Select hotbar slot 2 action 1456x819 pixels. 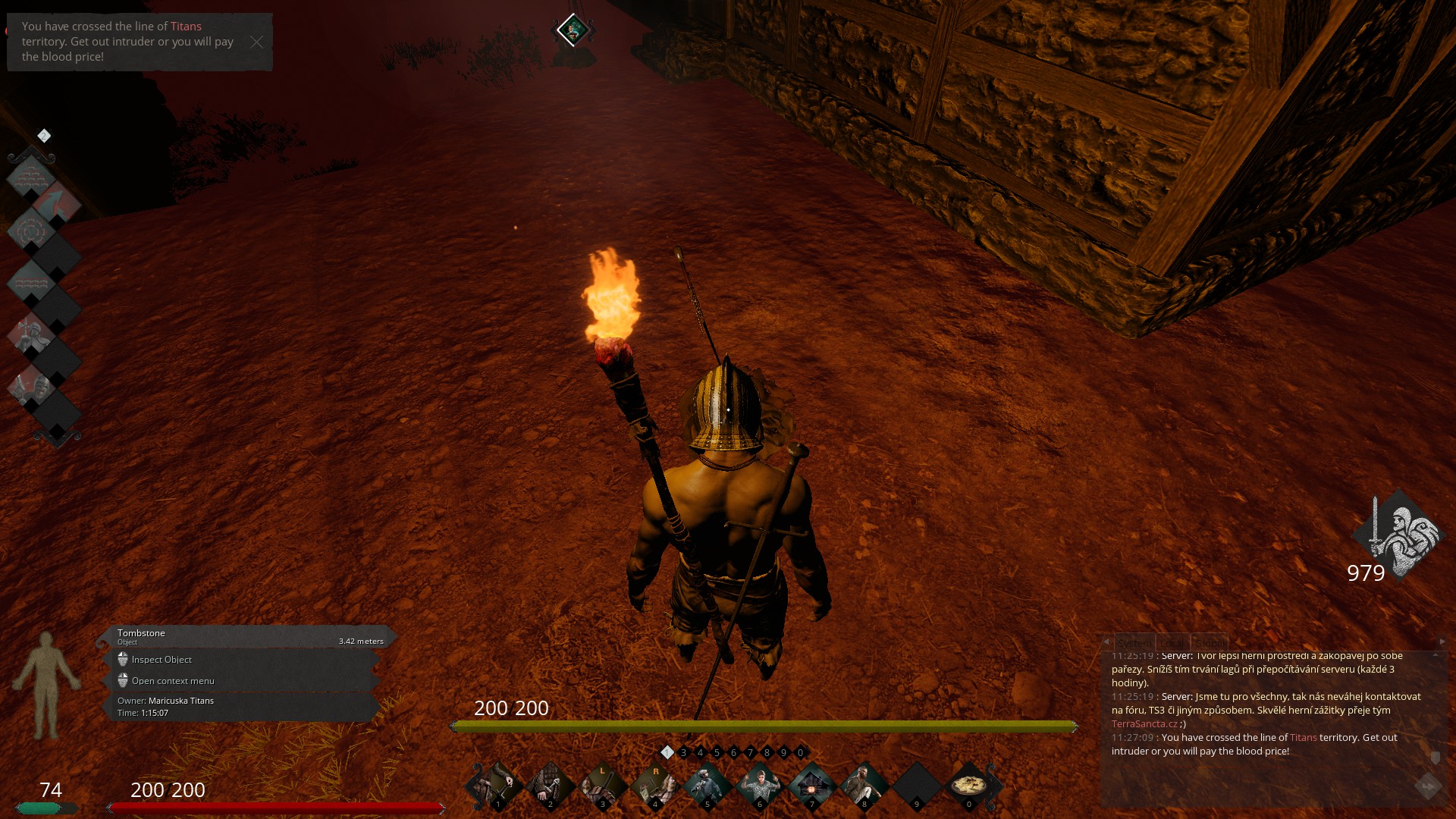[x=550, y=786]
